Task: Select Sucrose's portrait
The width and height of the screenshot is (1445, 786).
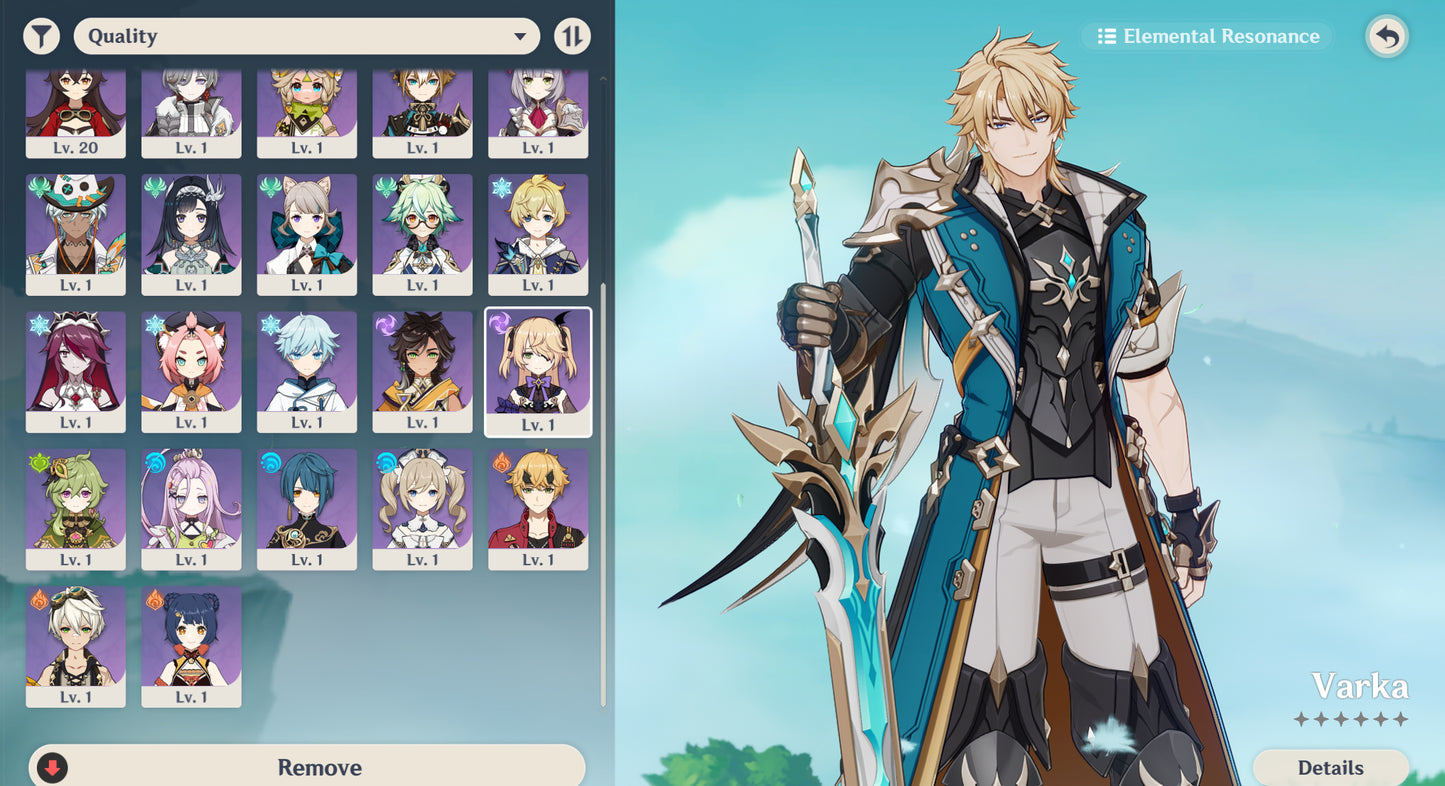Action: pyautogui.click(x=422, y=233)
